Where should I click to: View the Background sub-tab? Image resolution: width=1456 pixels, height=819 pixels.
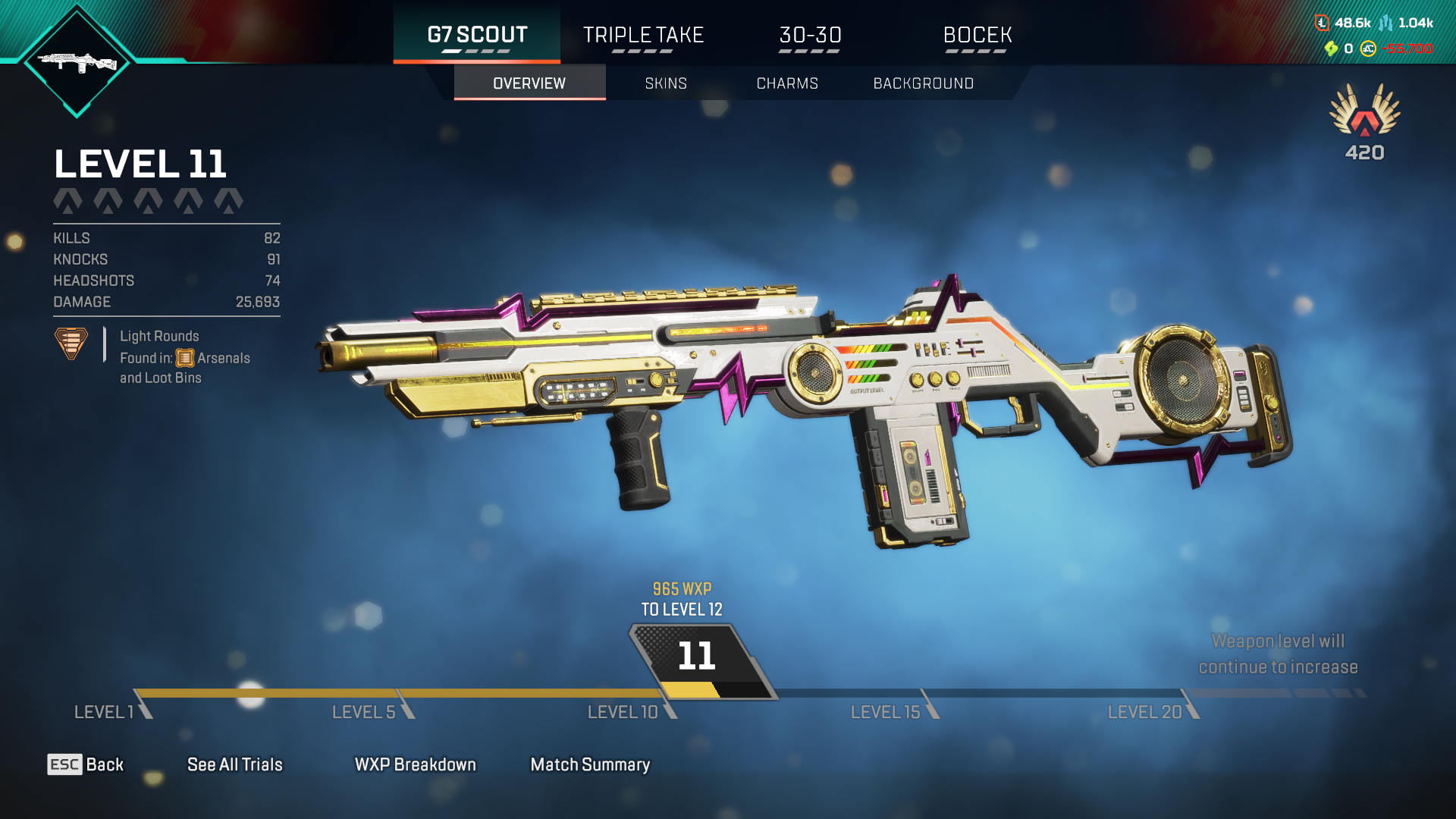coord(923,83)
